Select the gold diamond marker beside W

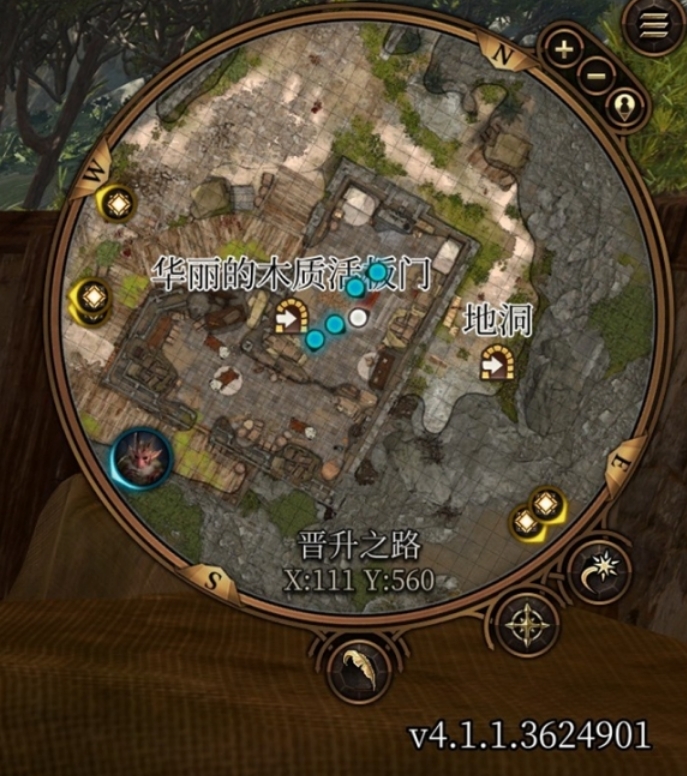click(x=117, y=204)
